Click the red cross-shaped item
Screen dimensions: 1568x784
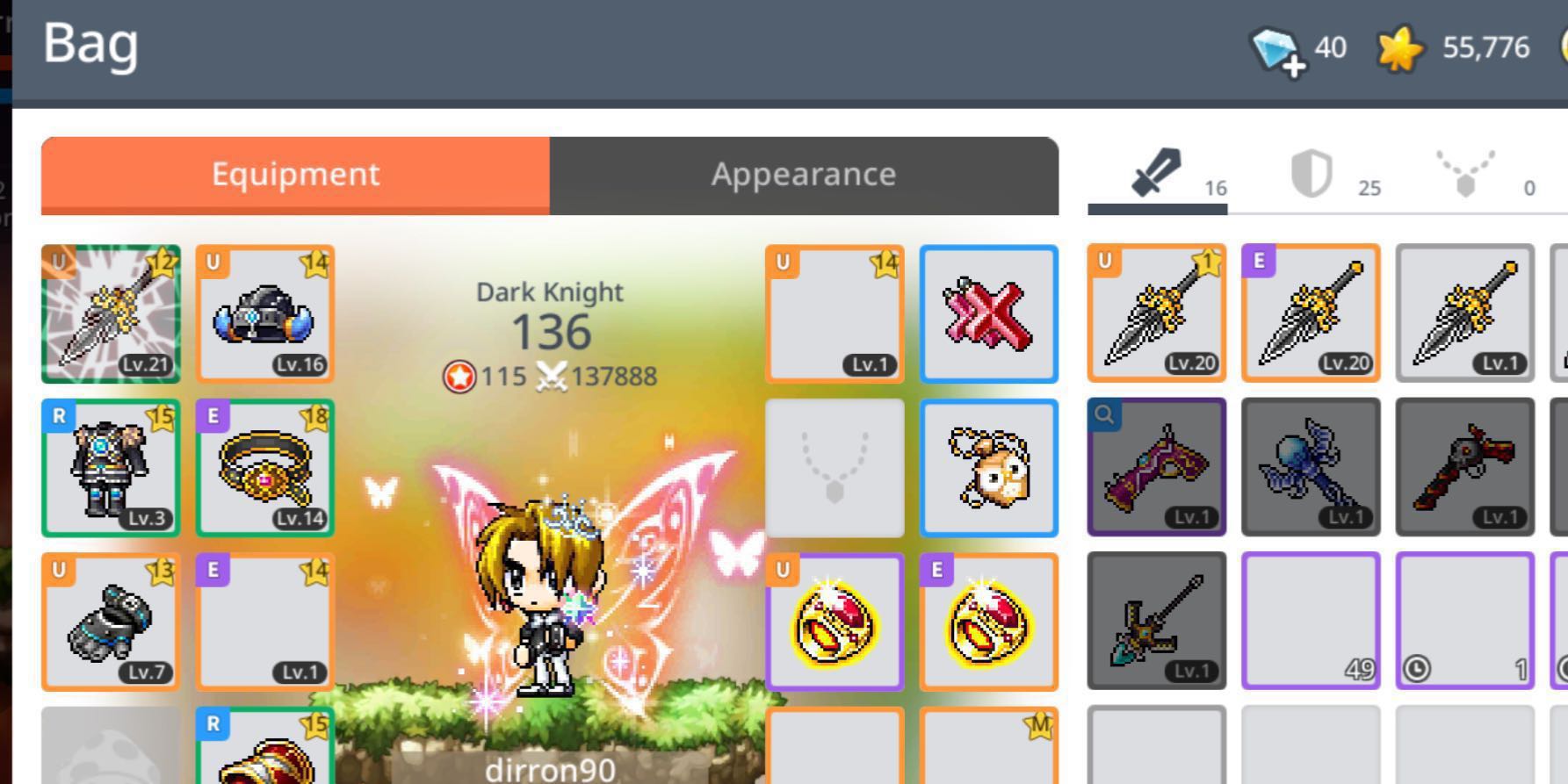point(989,314)
